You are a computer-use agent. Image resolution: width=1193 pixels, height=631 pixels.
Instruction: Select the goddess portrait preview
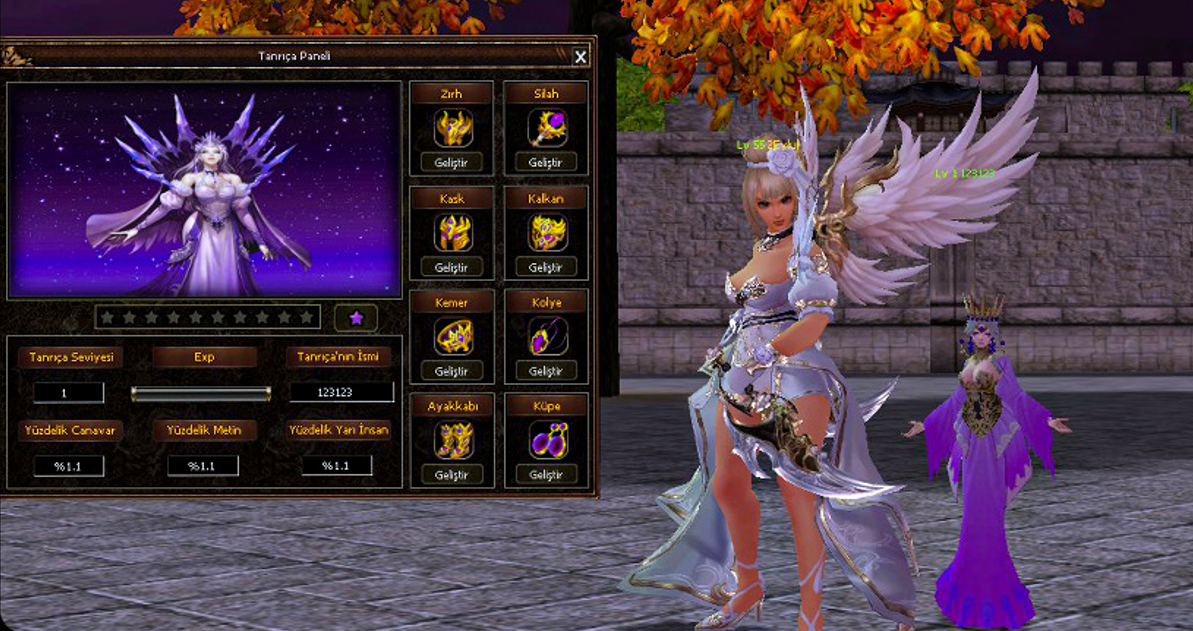[x=204, y=190]
